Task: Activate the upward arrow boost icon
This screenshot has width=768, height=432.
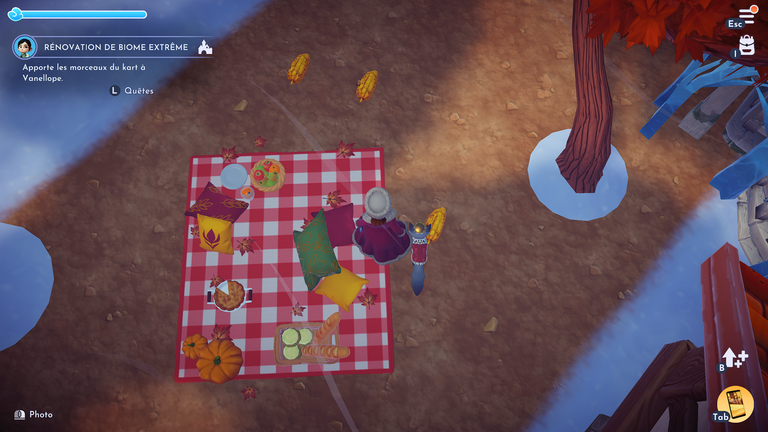Action: point(738,358)
